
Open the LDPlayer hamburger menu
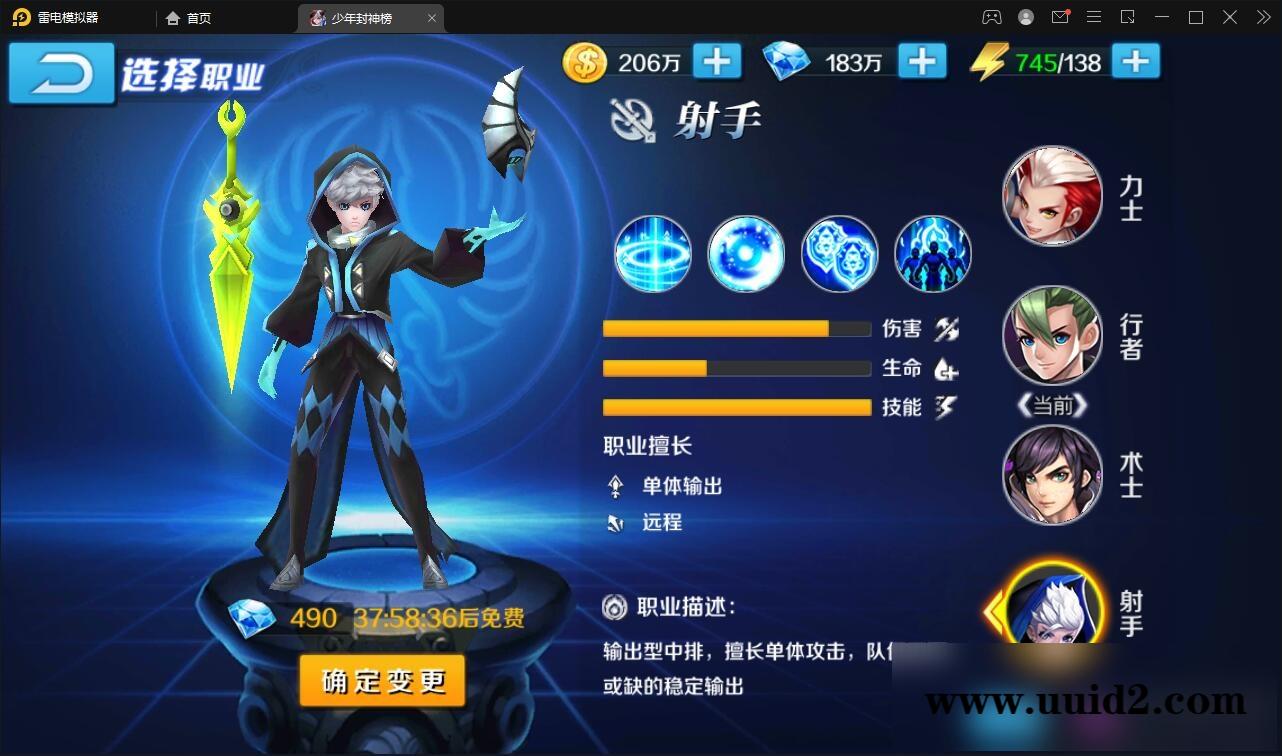click(x=1094, y=17)
